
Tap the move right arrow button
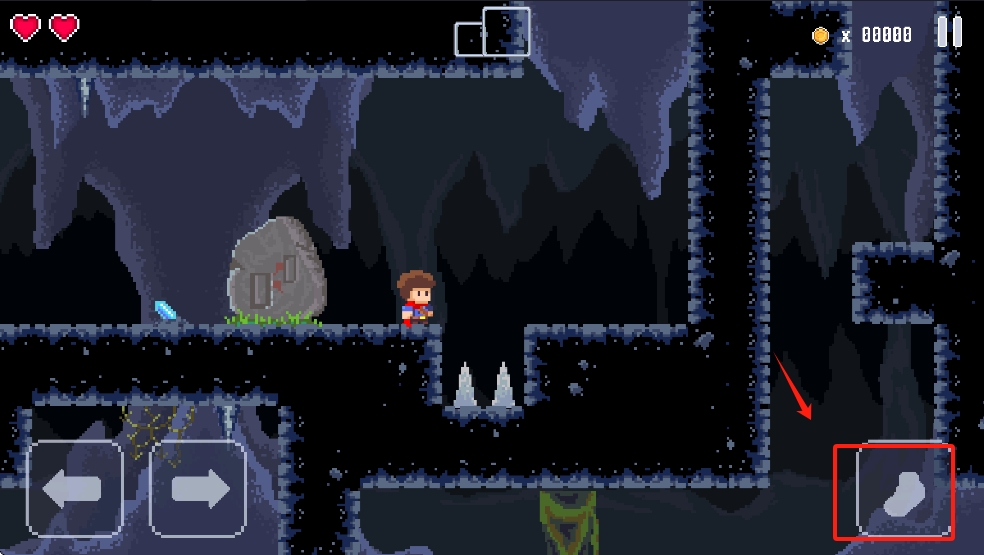(x=198, y=489)
